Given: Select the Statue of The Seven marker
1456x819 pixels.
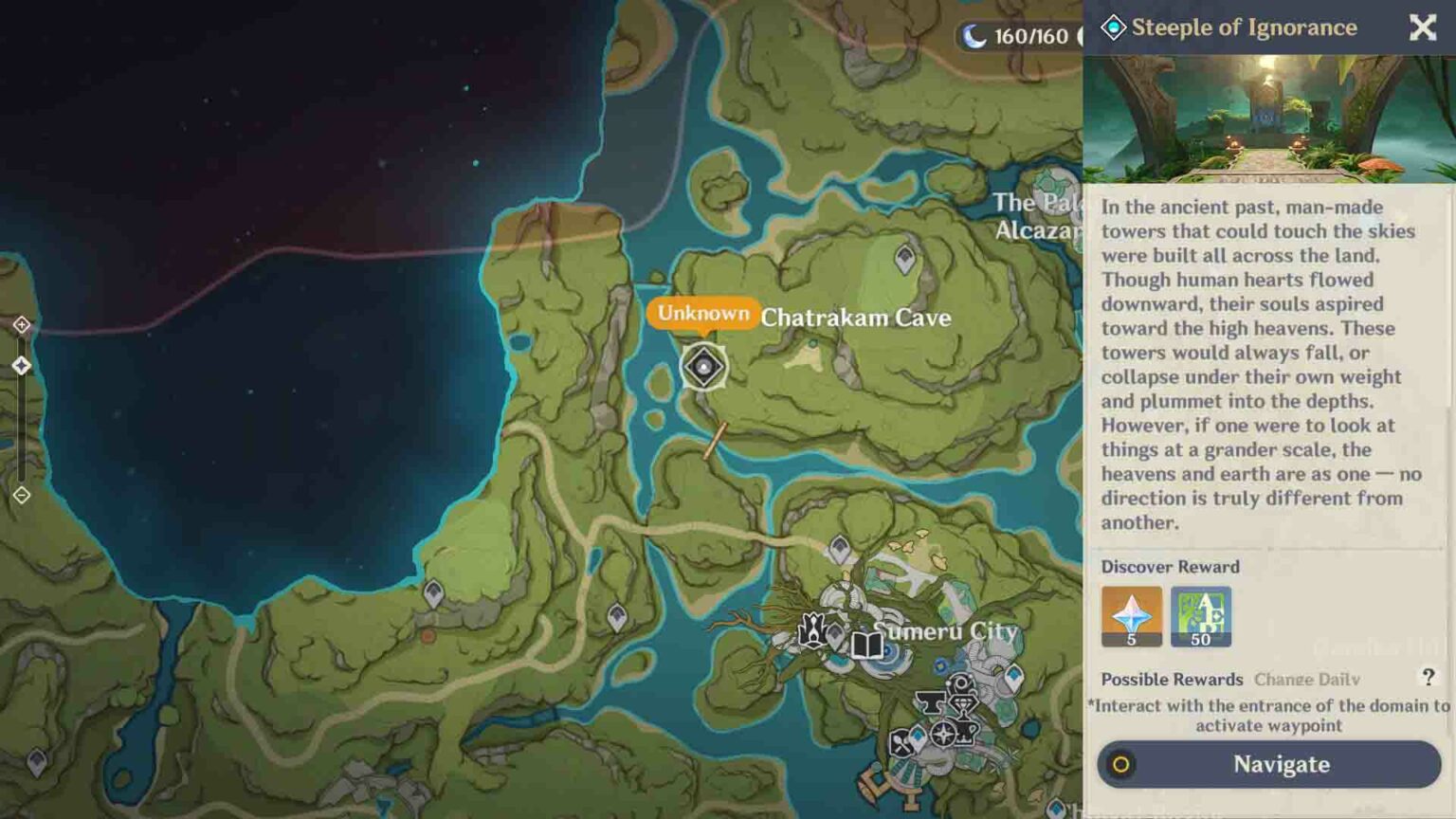Looking at the screenshot, I should point(812,628).
